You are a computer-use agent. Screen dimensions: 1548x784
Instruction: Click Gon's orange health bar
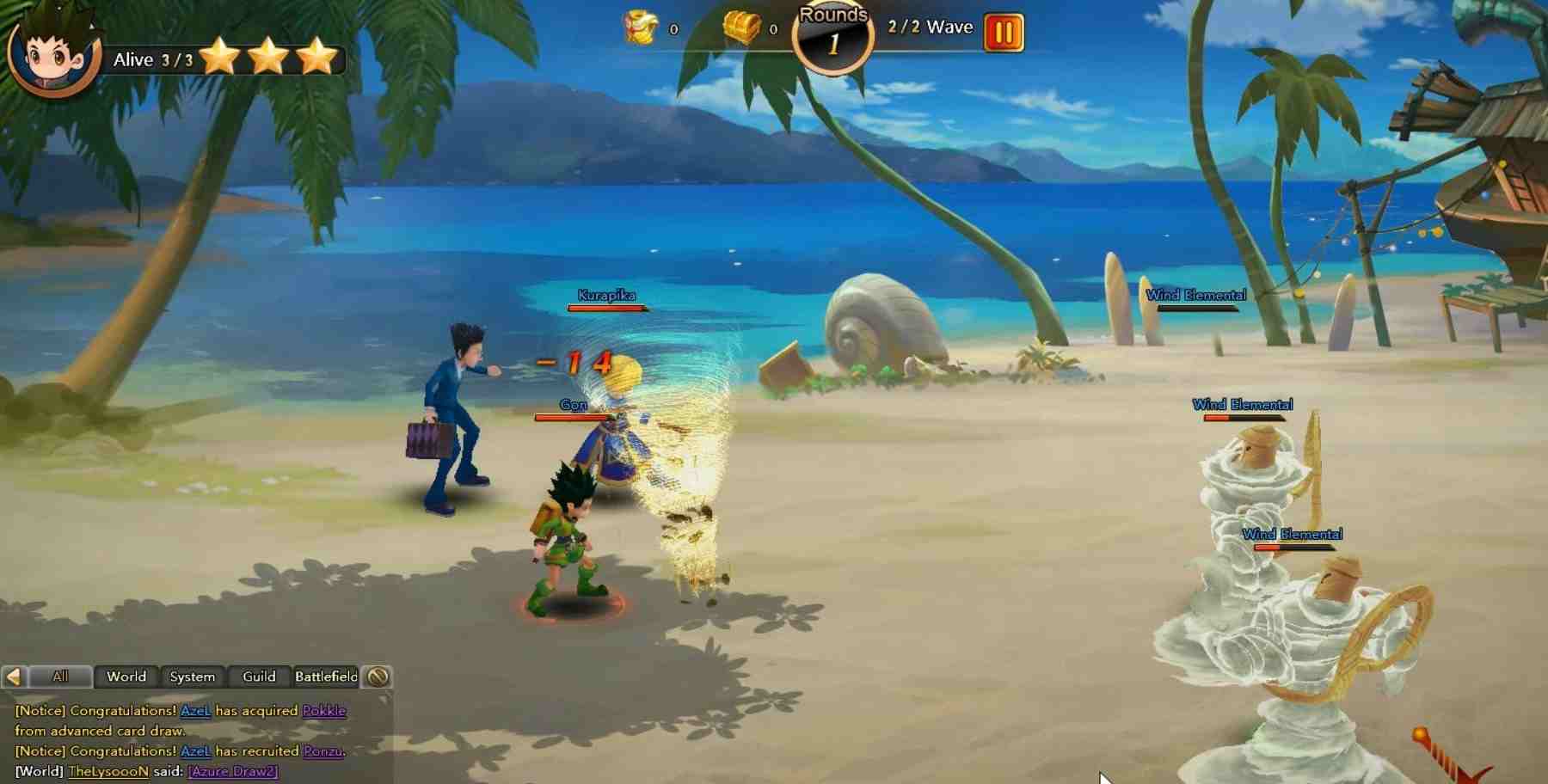[x=571, y=417]
